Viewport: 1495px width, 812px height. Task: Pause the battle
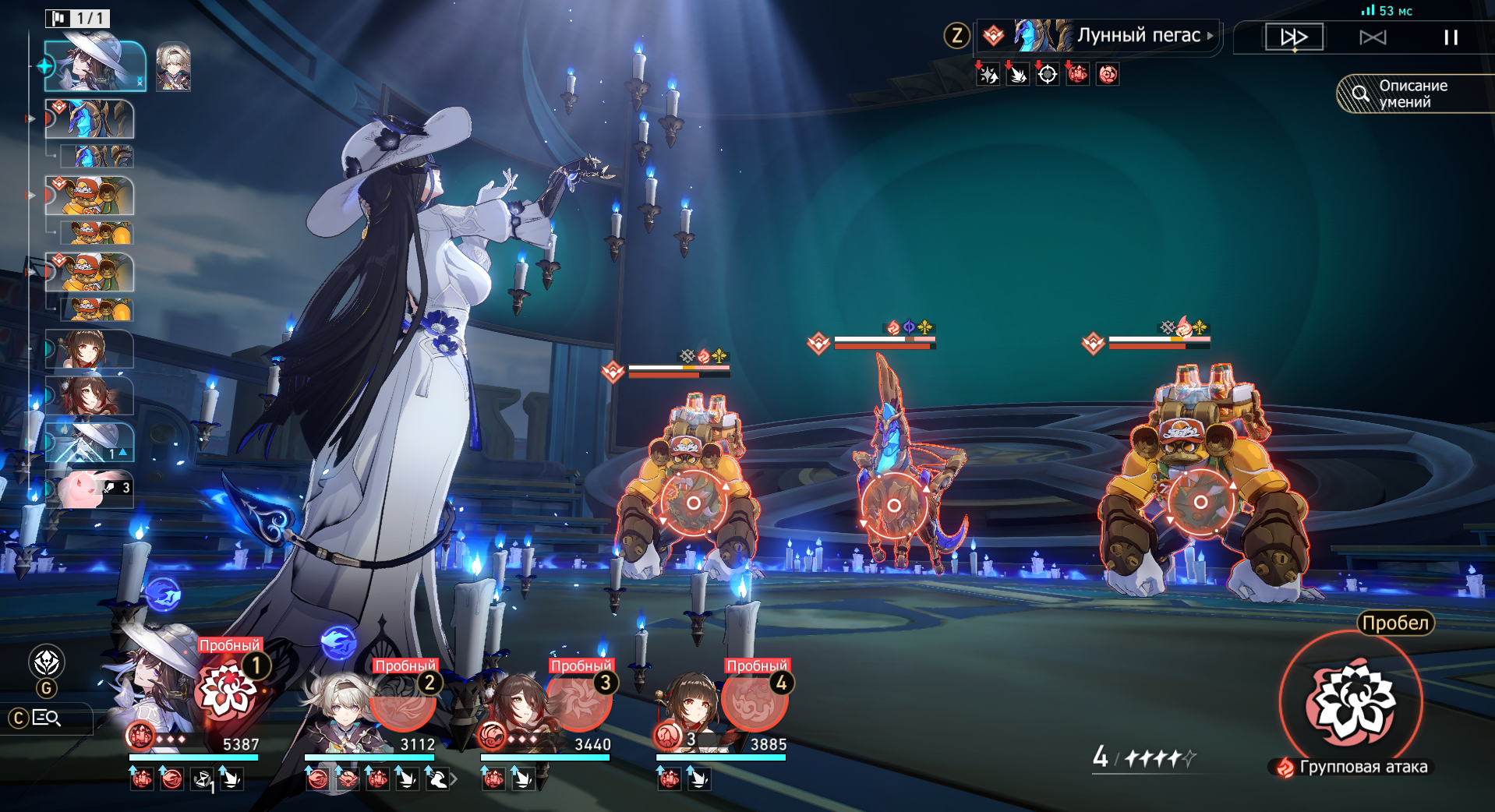click(1450, 37)
